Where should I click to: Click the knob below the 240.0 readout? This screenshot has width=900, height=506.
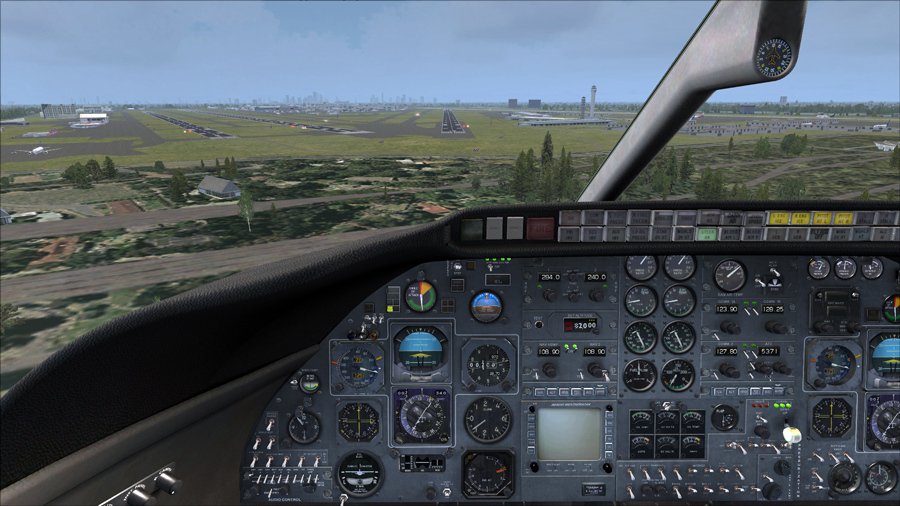(596, 295)
